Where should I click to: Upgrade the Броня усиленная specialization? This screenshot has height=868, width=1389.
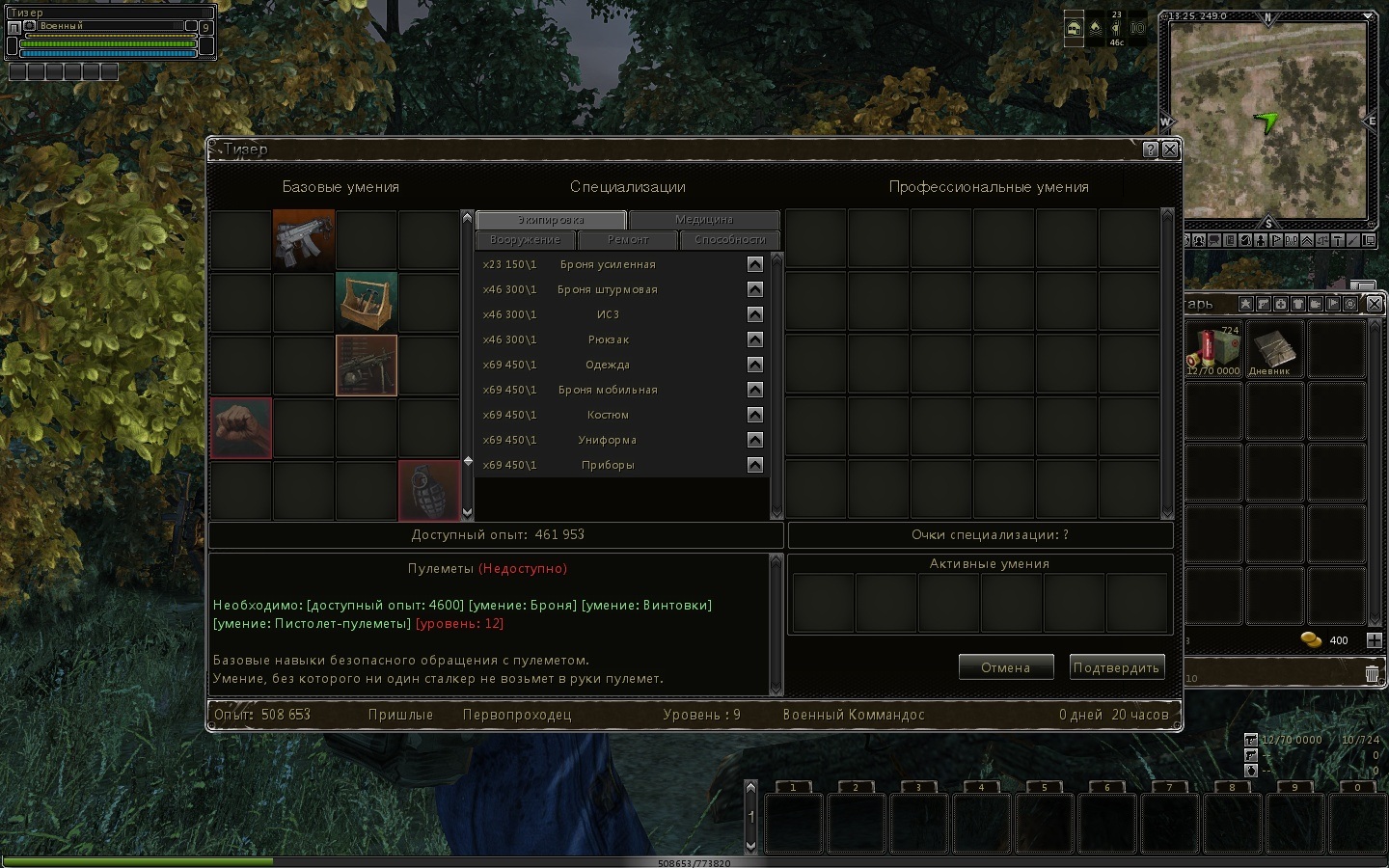point(755,264)
